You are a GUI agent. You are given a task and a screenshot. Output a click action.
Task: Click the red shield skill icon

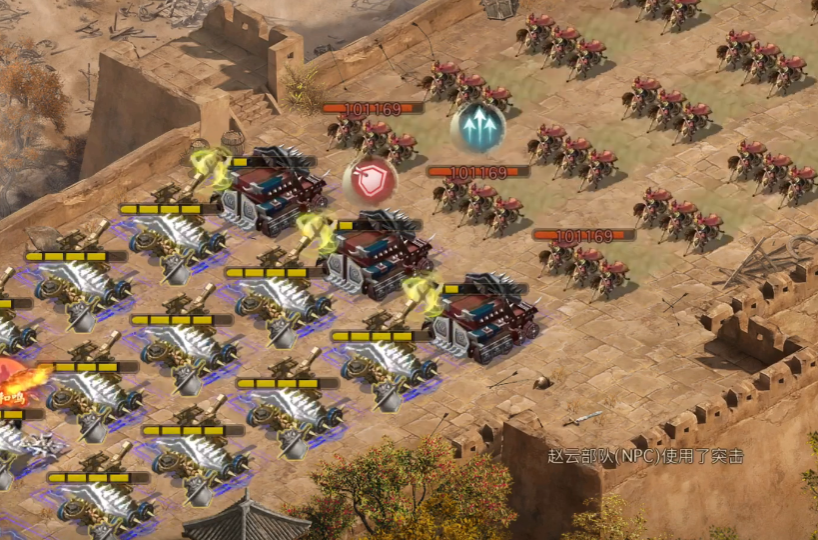(370, 181)
